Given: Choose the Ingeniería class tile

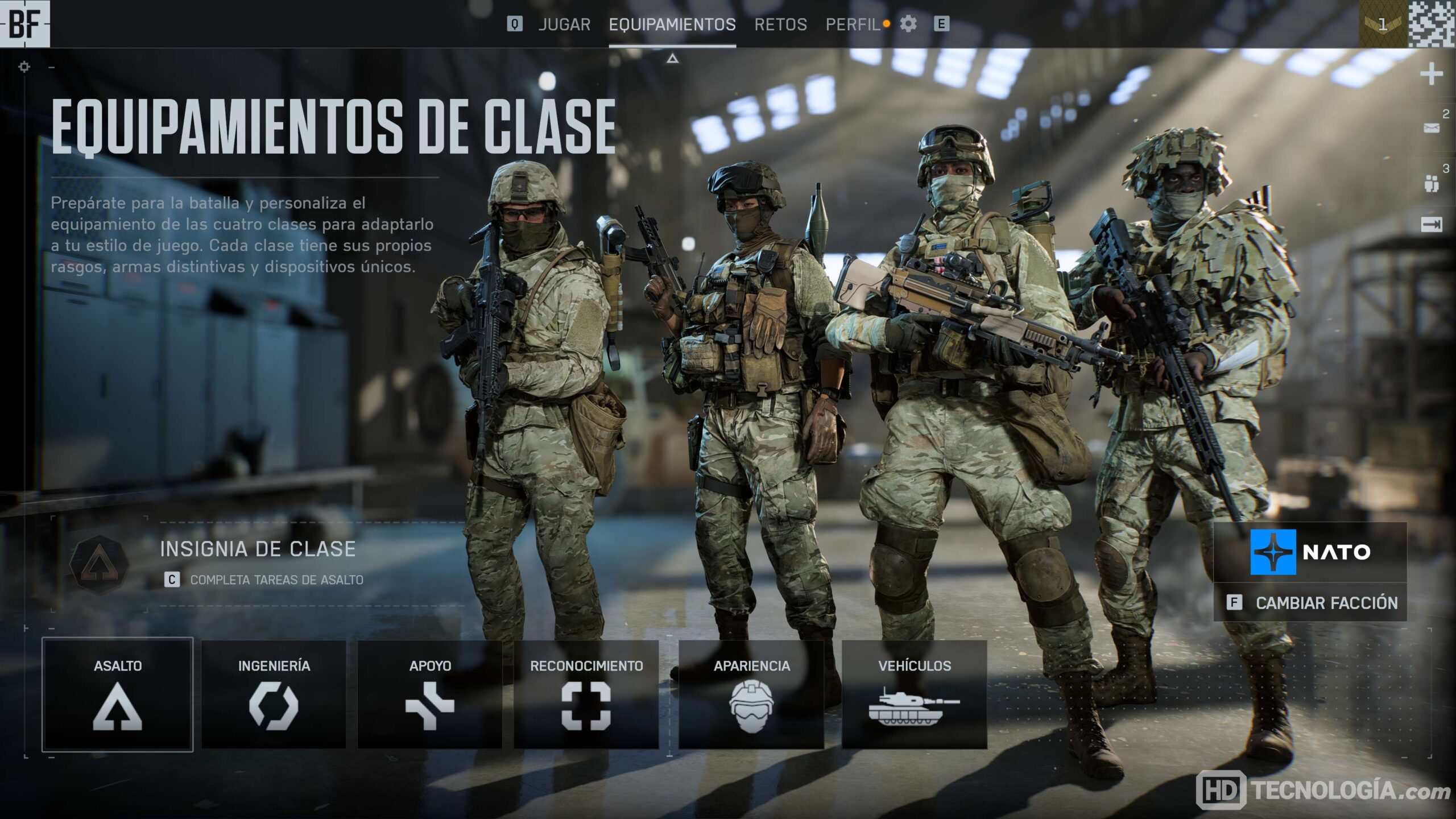Looking at the screenshot, I should click(x=274, y=694).
